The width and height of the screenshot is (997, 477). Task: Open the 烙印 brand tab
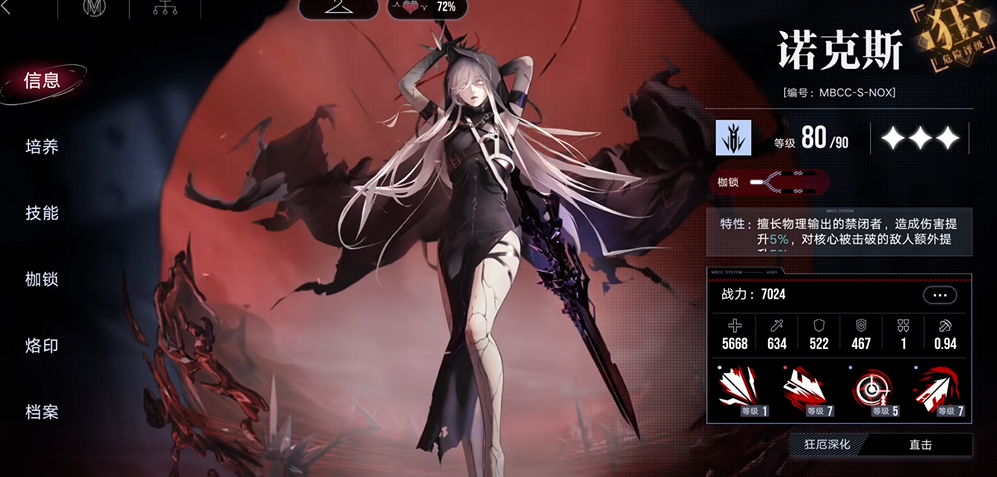[x=42, y=345]
